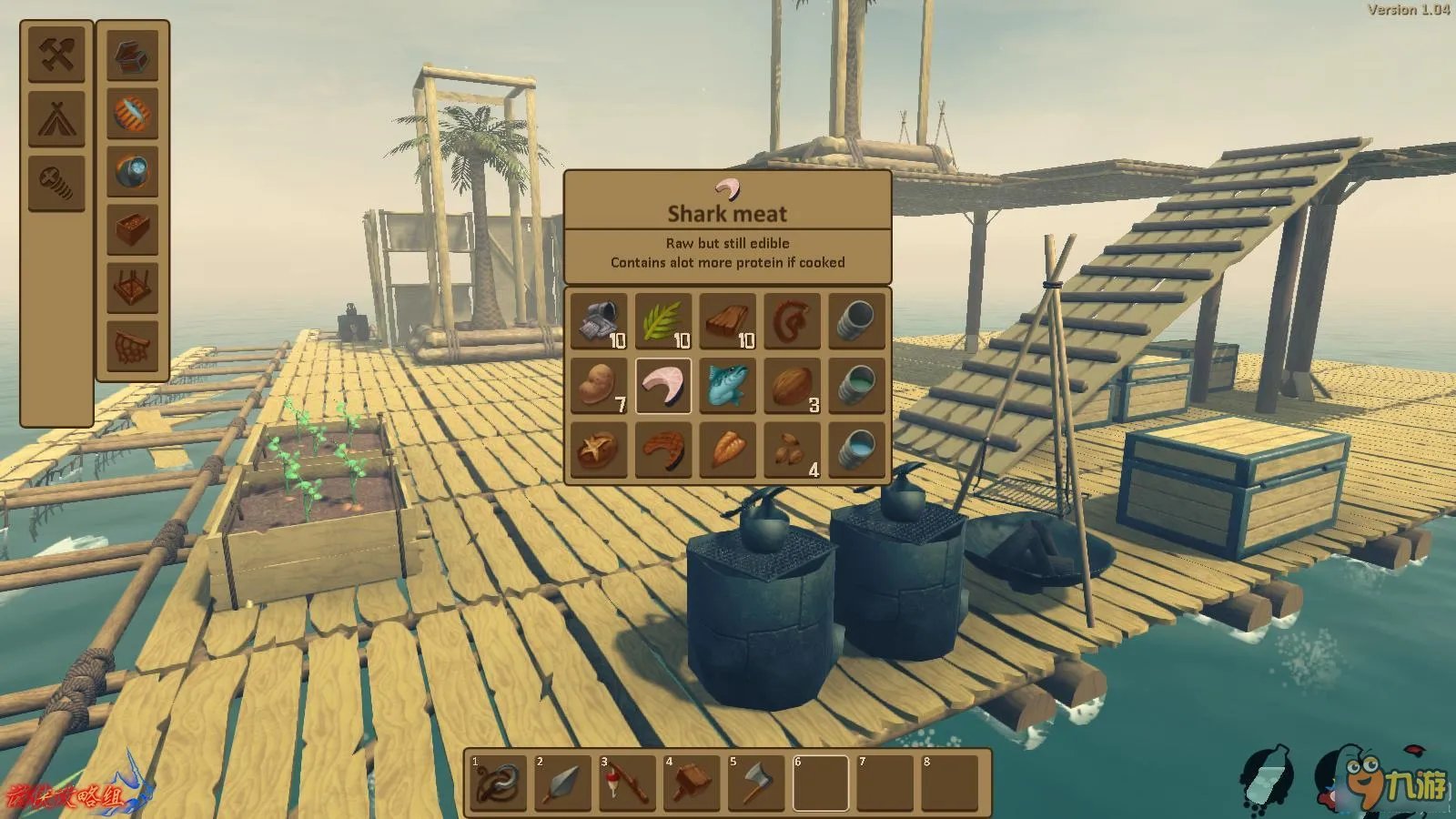Choose the raw blue fish item

(x=728, y=386)
